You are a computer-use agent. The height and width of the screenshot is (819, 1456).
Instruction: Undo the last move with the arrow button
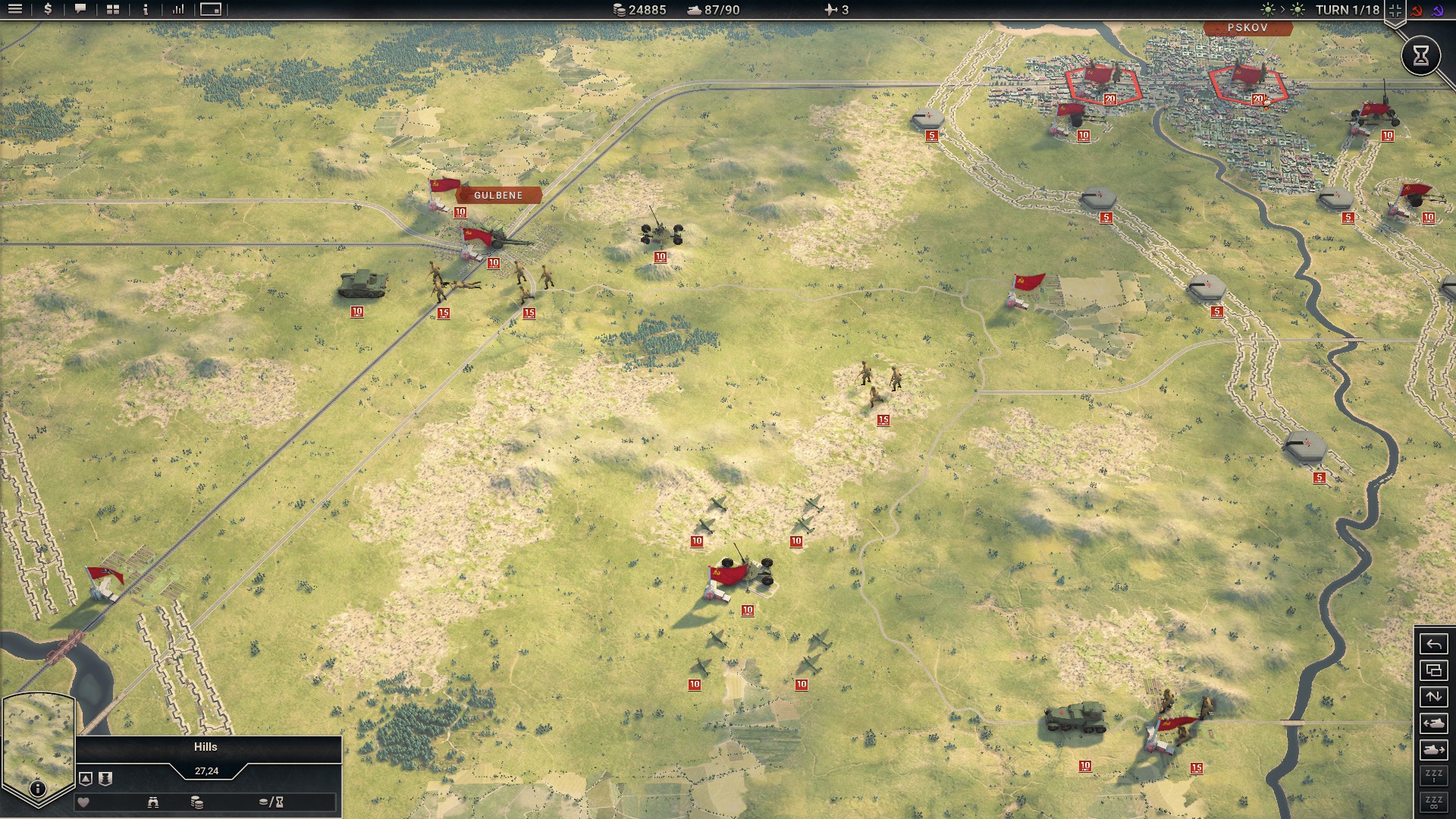pyautogui.click(x=1433, y=645)
